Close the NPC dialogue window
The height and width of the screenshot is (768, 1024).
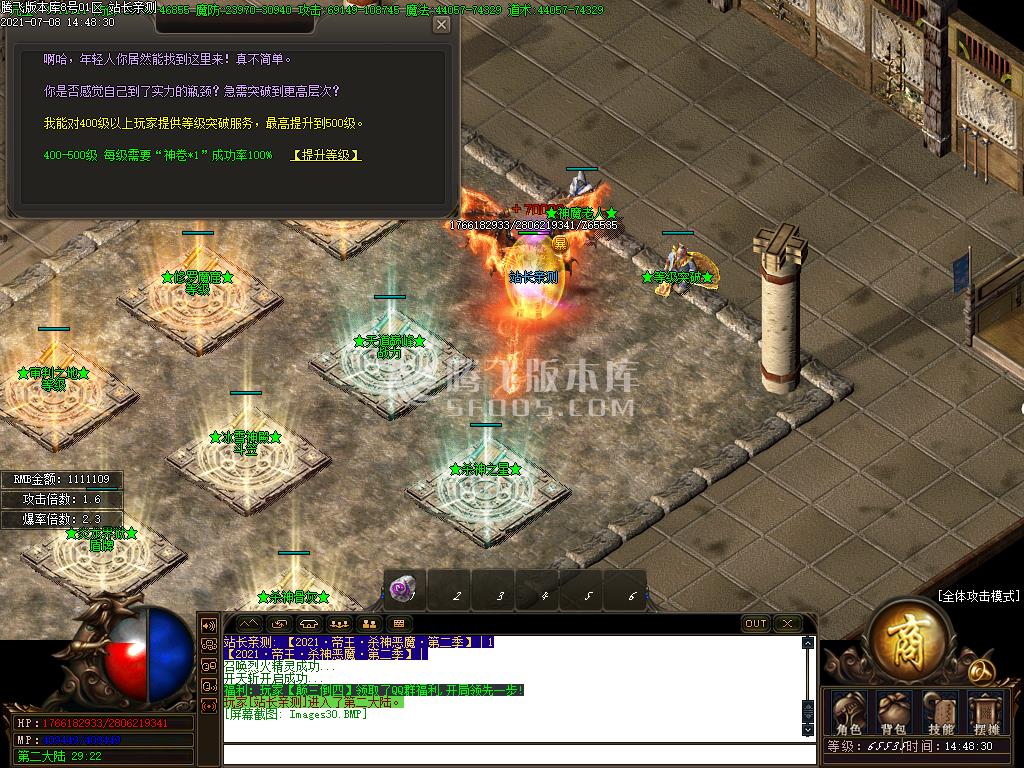[441, 25]
